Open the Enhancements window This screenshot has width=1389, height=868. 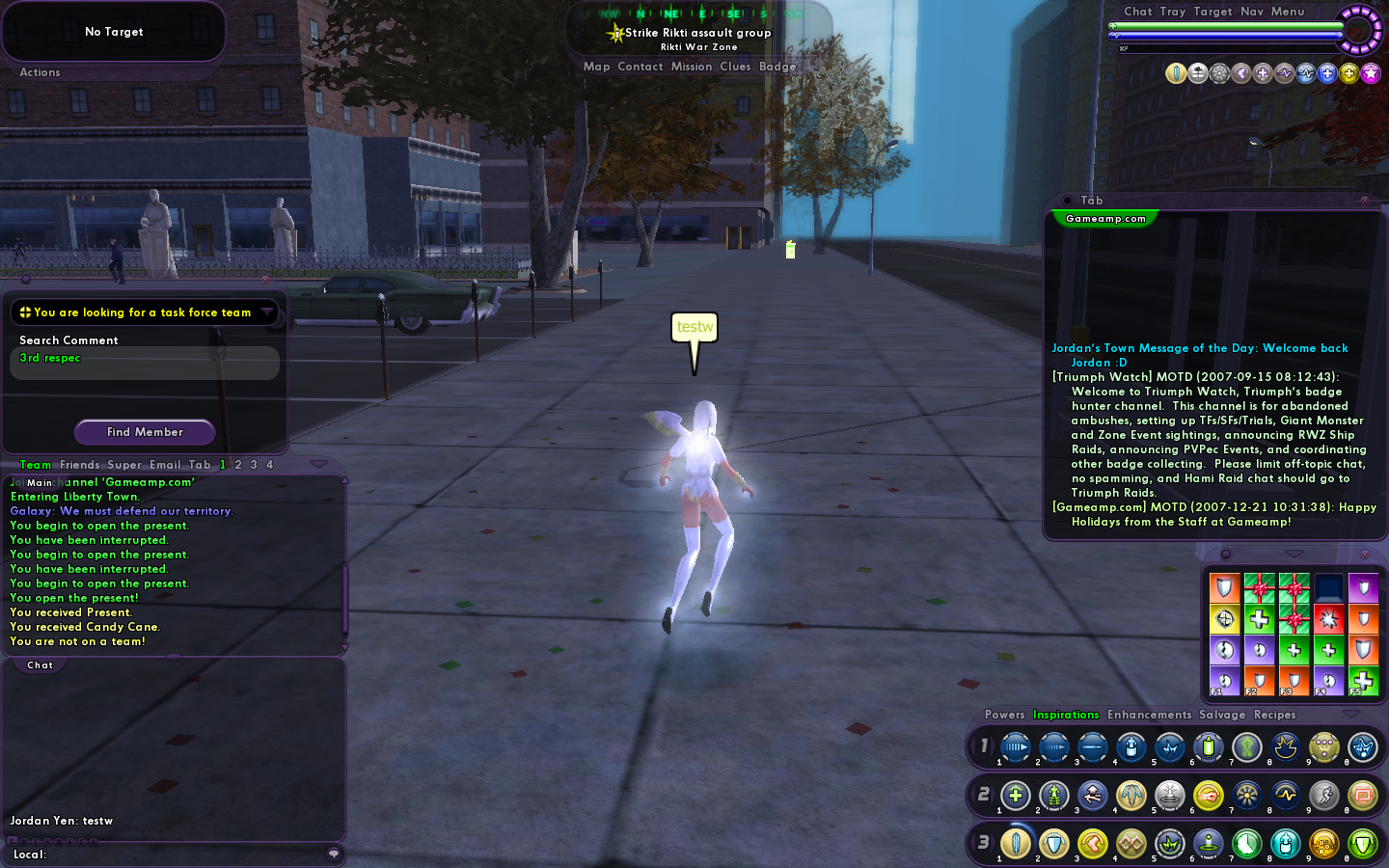[x=1149, y=715]
